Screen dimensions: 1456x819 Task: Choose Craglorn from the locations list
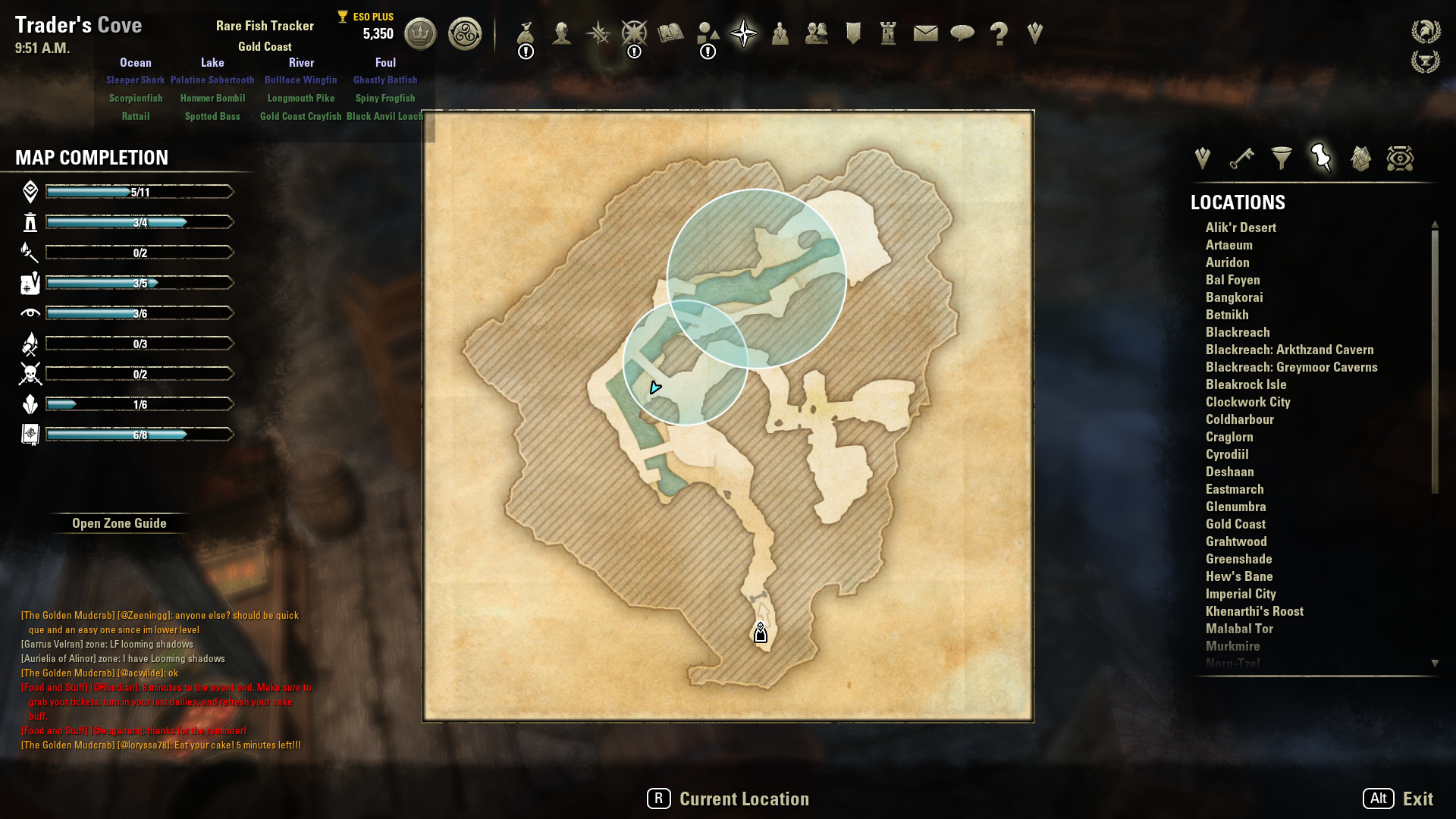point(1229,437)
